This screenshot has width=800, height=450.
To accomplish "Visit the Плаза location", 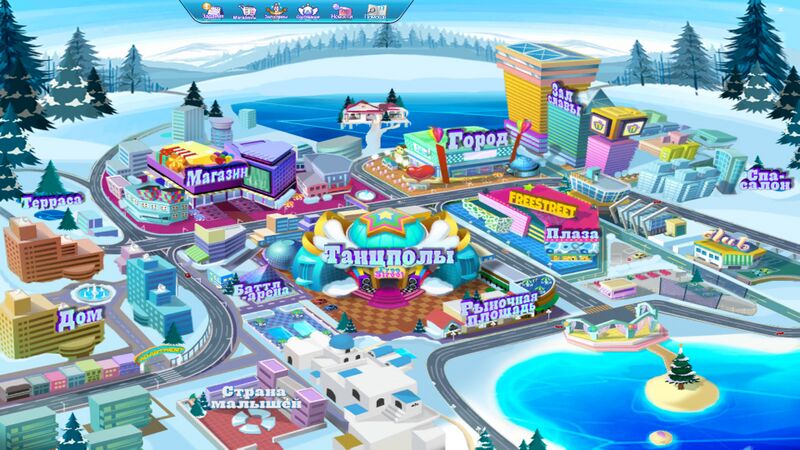I will 572,236.
